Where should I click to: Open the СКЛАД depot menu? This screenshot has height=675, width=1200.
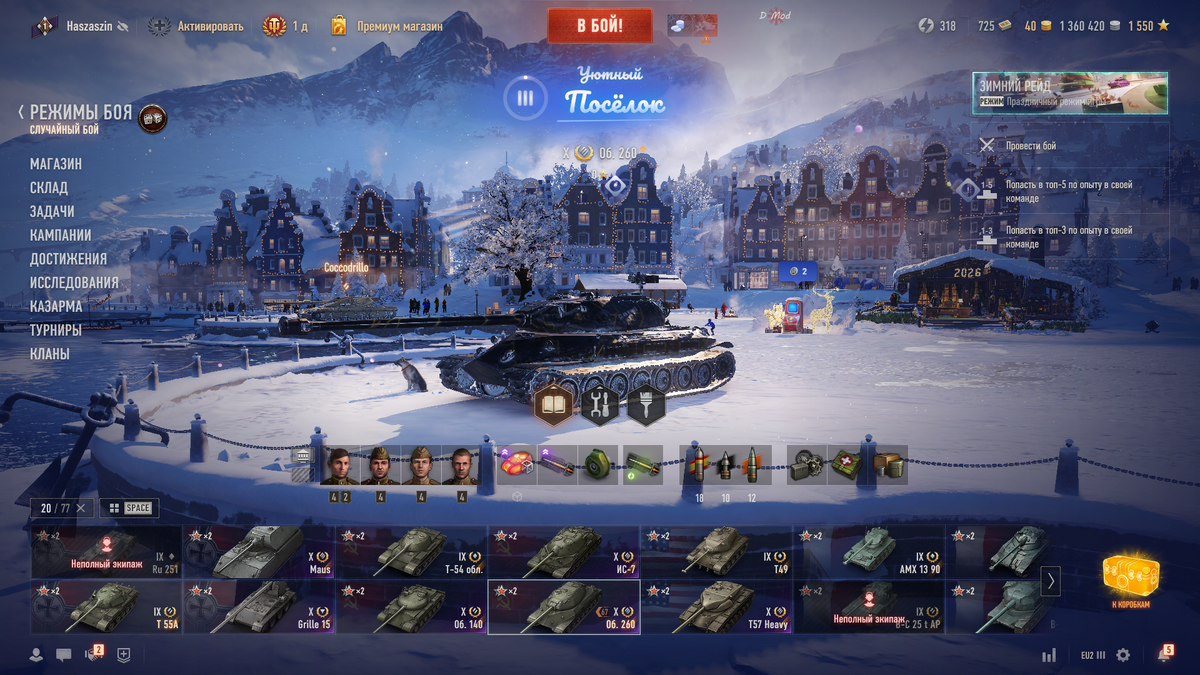[x=49, y=188]
